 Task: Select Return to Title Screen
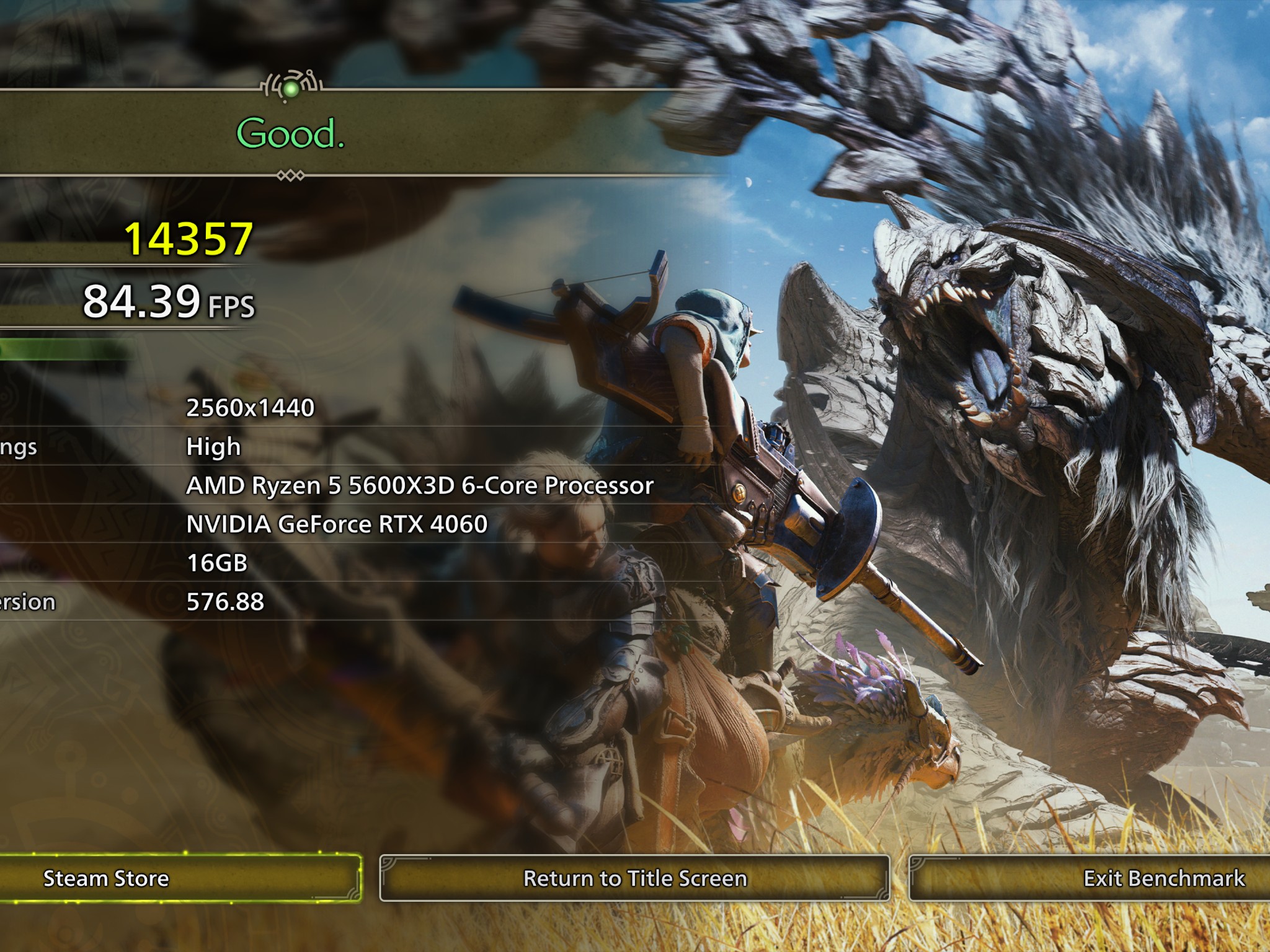pos(634,877)
